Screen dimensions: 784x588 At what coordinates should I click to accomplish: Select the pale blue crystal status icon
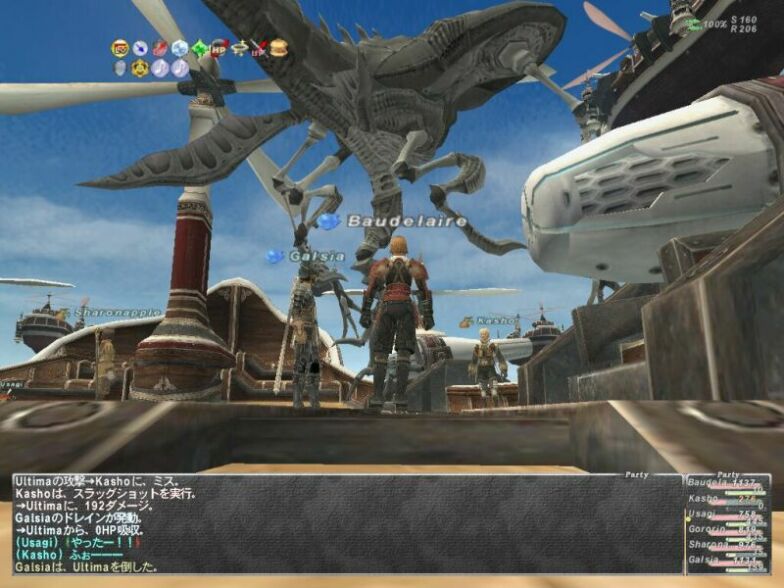180,48
